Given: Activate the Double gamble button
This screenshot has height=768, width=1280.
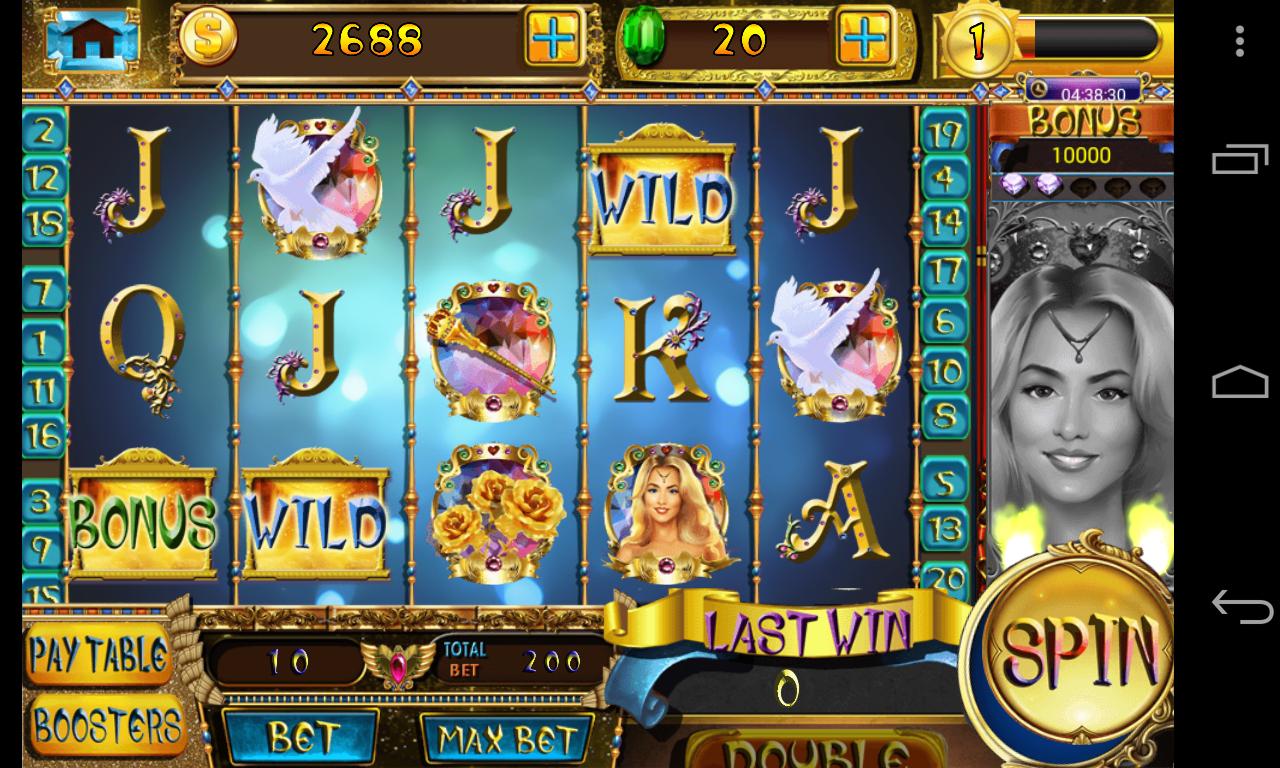Looking at the screenshot, I should (x=815, y=750).
